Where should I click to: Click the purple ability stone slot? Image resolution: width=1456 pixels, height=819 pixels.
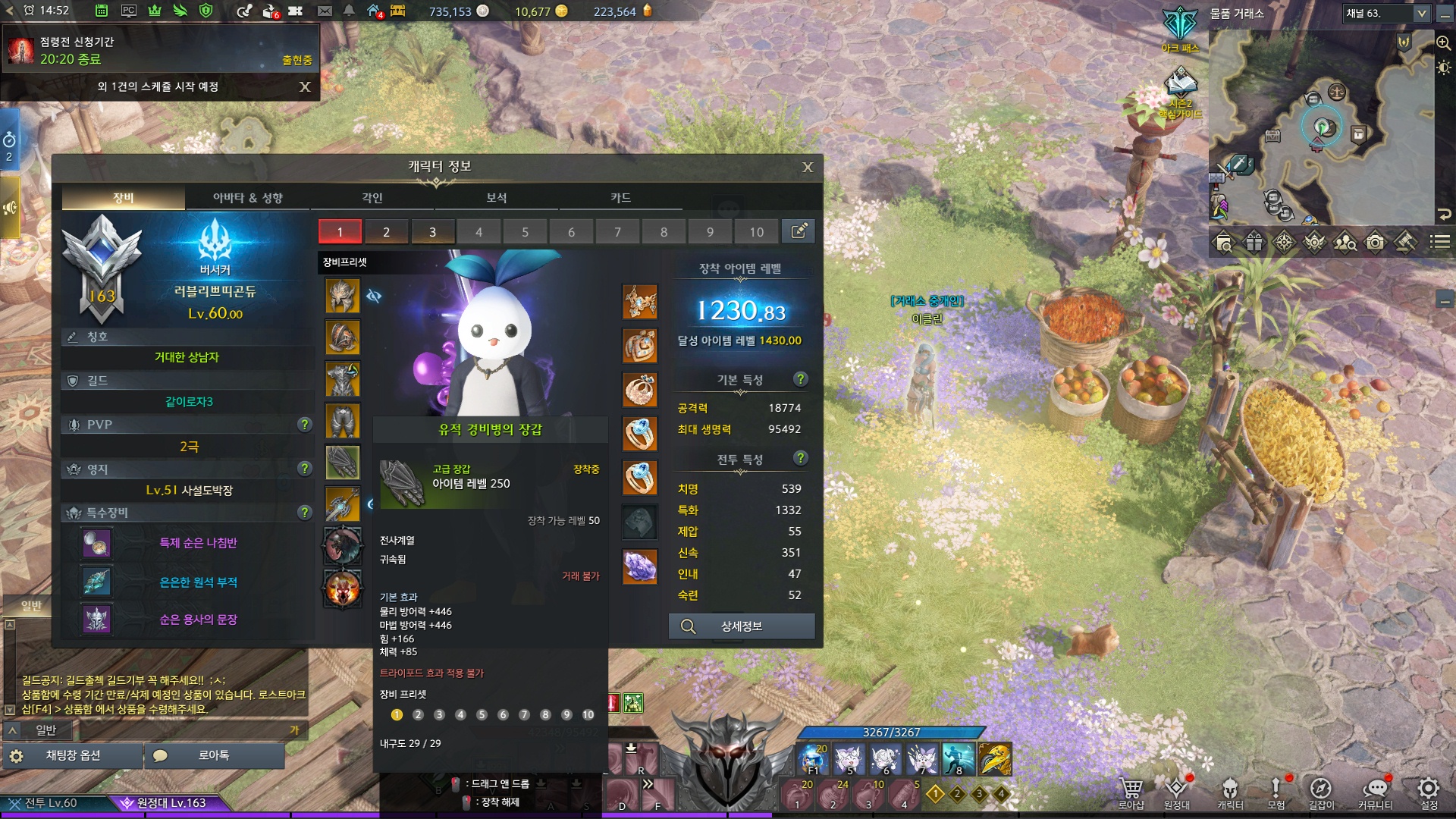click(x=640, y=566)
